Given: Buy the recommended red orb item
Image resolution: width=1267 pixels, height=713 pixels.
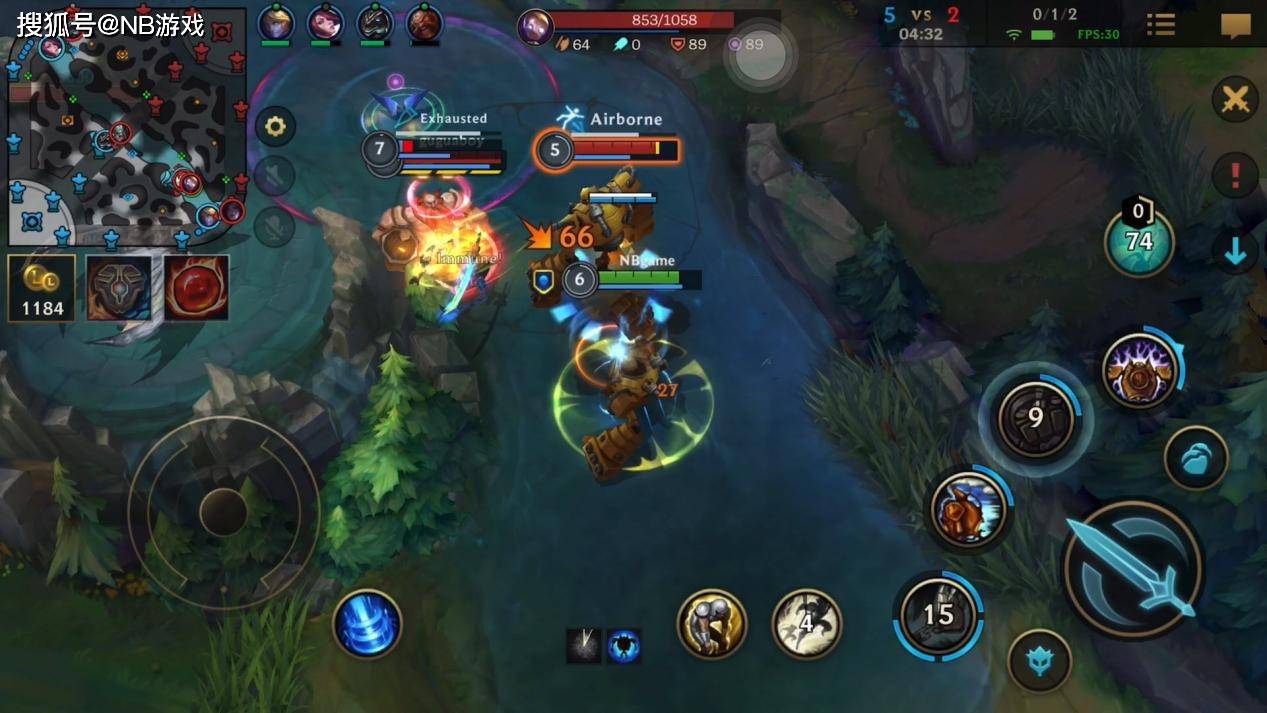Looking at the screenshot, I should [x=196, y=288].
